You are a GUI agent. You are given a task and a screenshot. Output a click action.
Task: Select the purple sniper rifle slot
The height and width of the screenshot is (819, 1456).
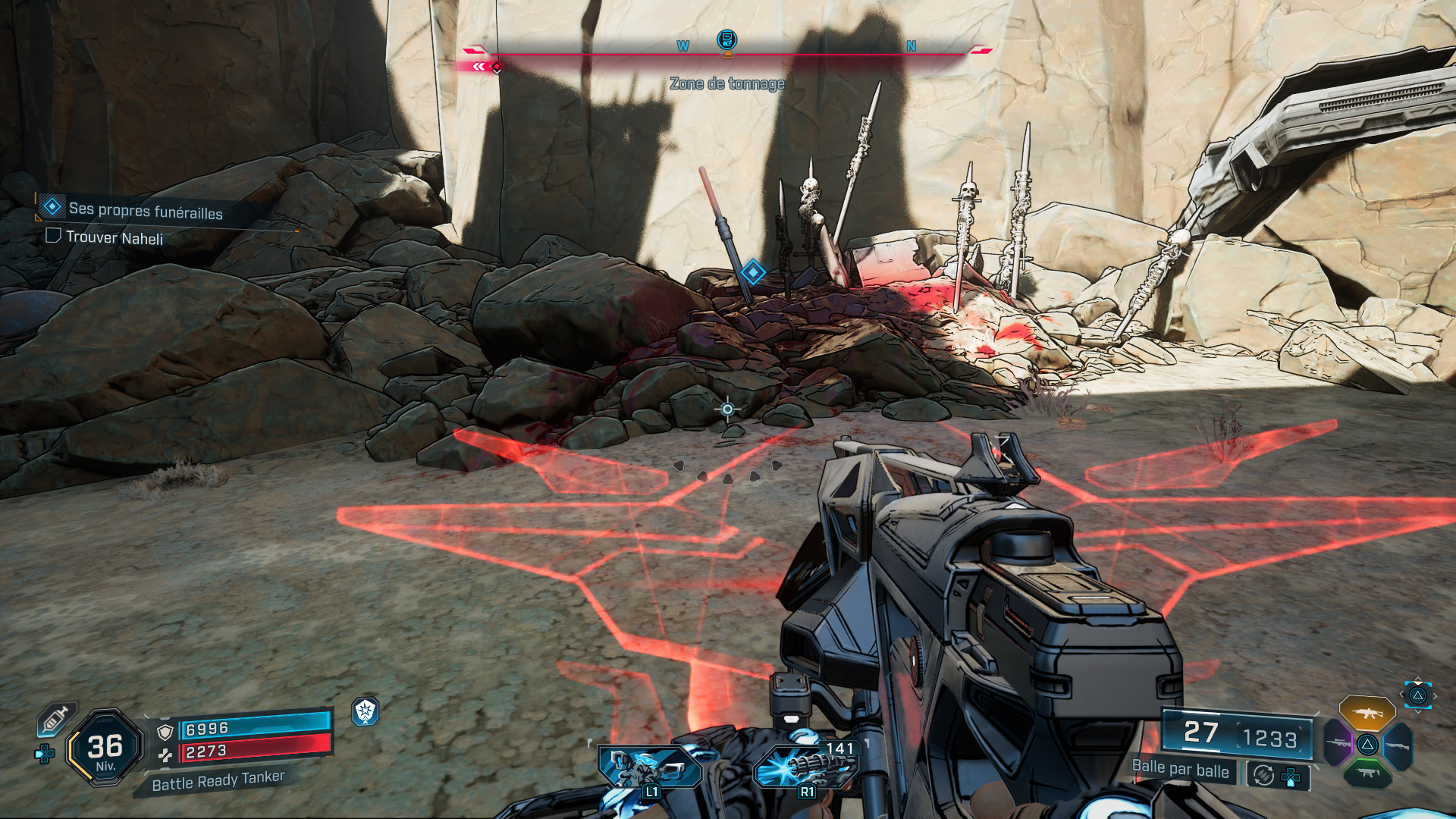click(1338, 742)
